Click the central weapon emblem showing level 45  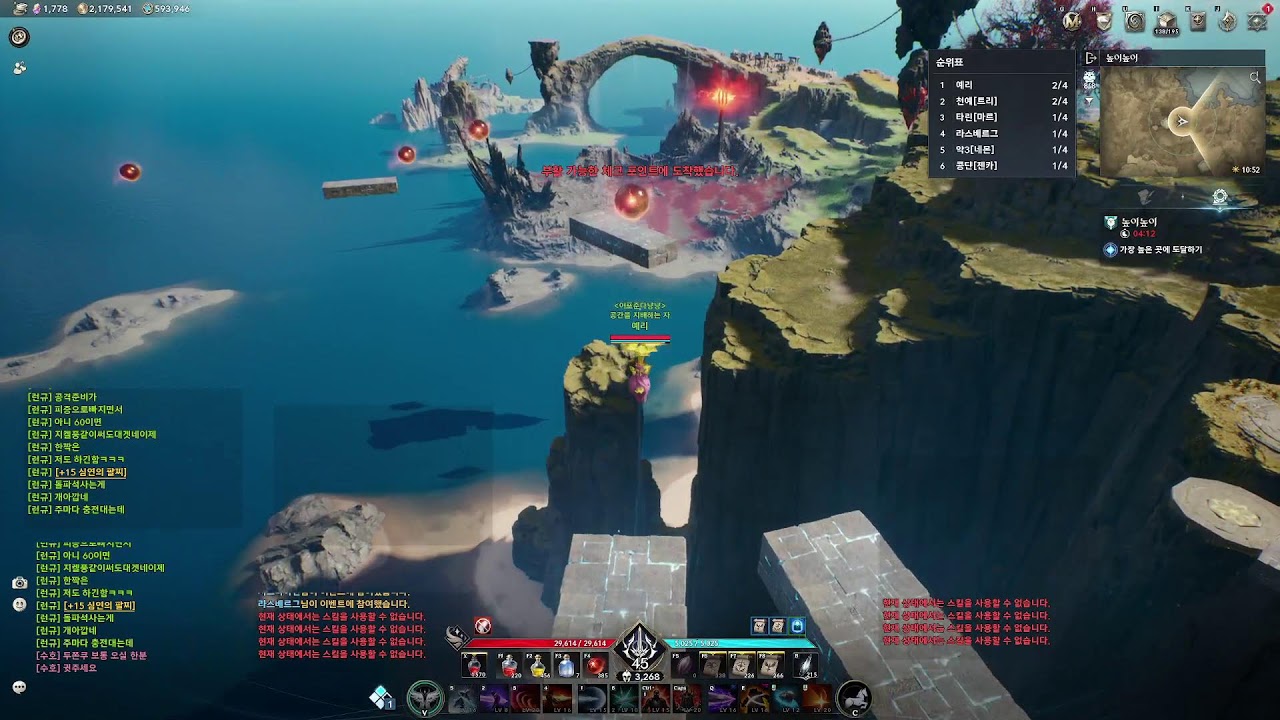pyautogui.click(x=639, y=650)
